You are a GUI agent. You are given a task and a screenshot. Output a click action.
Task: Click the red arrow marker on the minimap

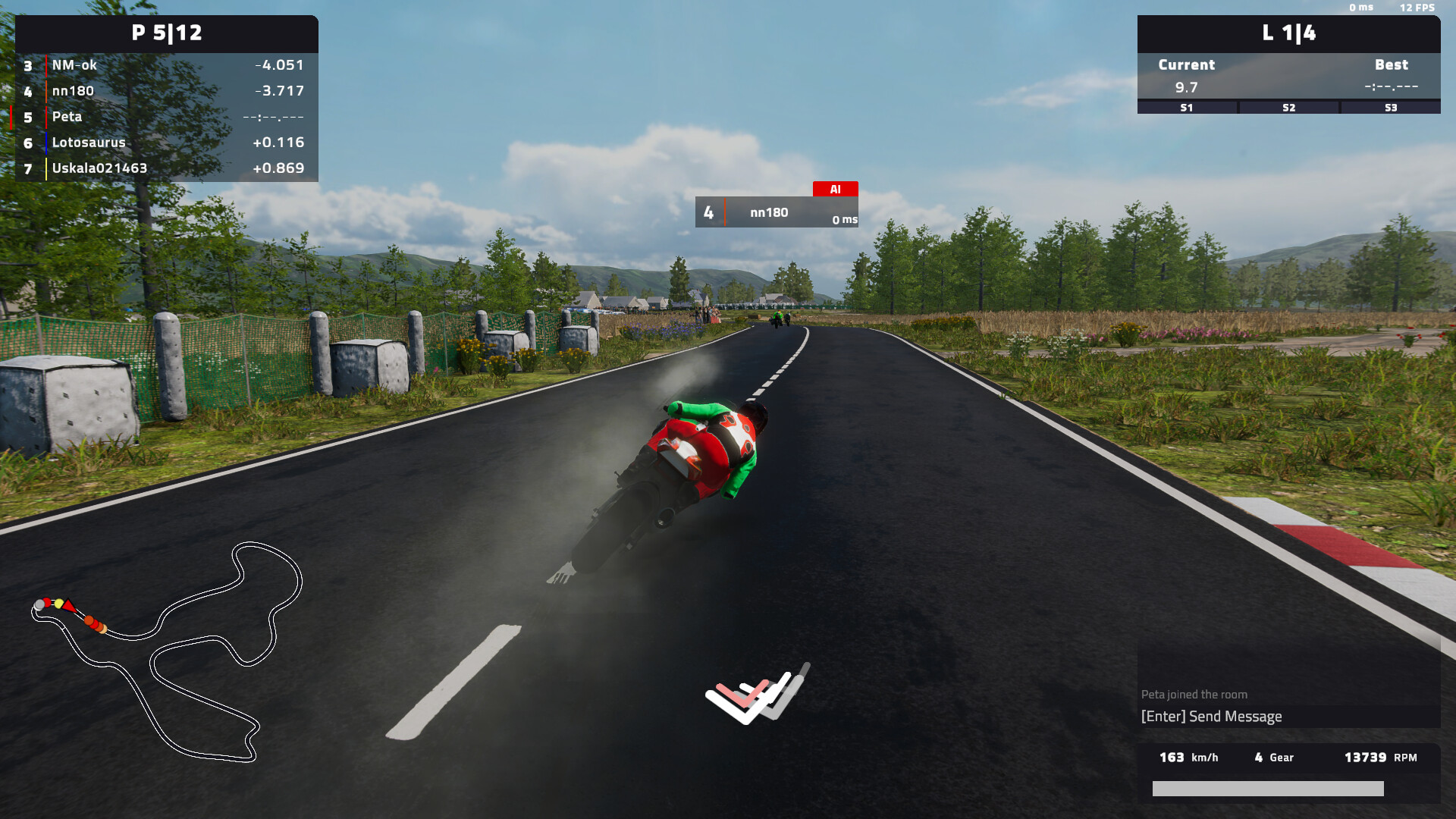tap(68, 605)
